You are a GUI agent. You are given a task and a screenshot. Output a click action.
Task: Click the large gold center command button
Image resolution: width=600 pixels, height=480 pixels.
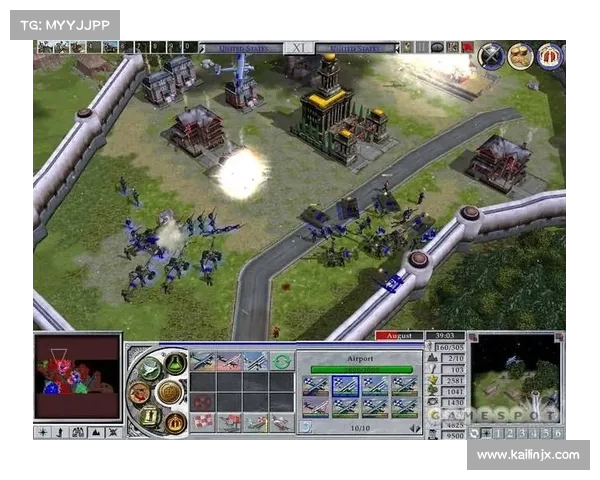[x=169, y=391]
